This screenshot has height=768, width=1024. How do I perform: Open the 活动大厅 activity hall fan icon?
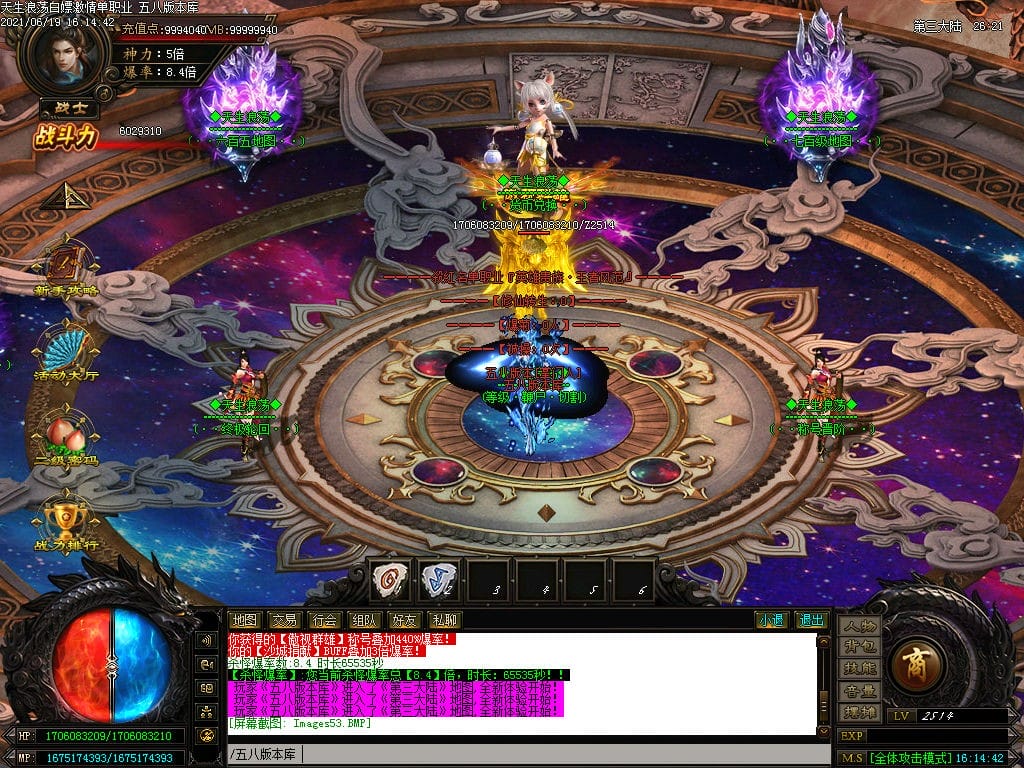(66, 350)
